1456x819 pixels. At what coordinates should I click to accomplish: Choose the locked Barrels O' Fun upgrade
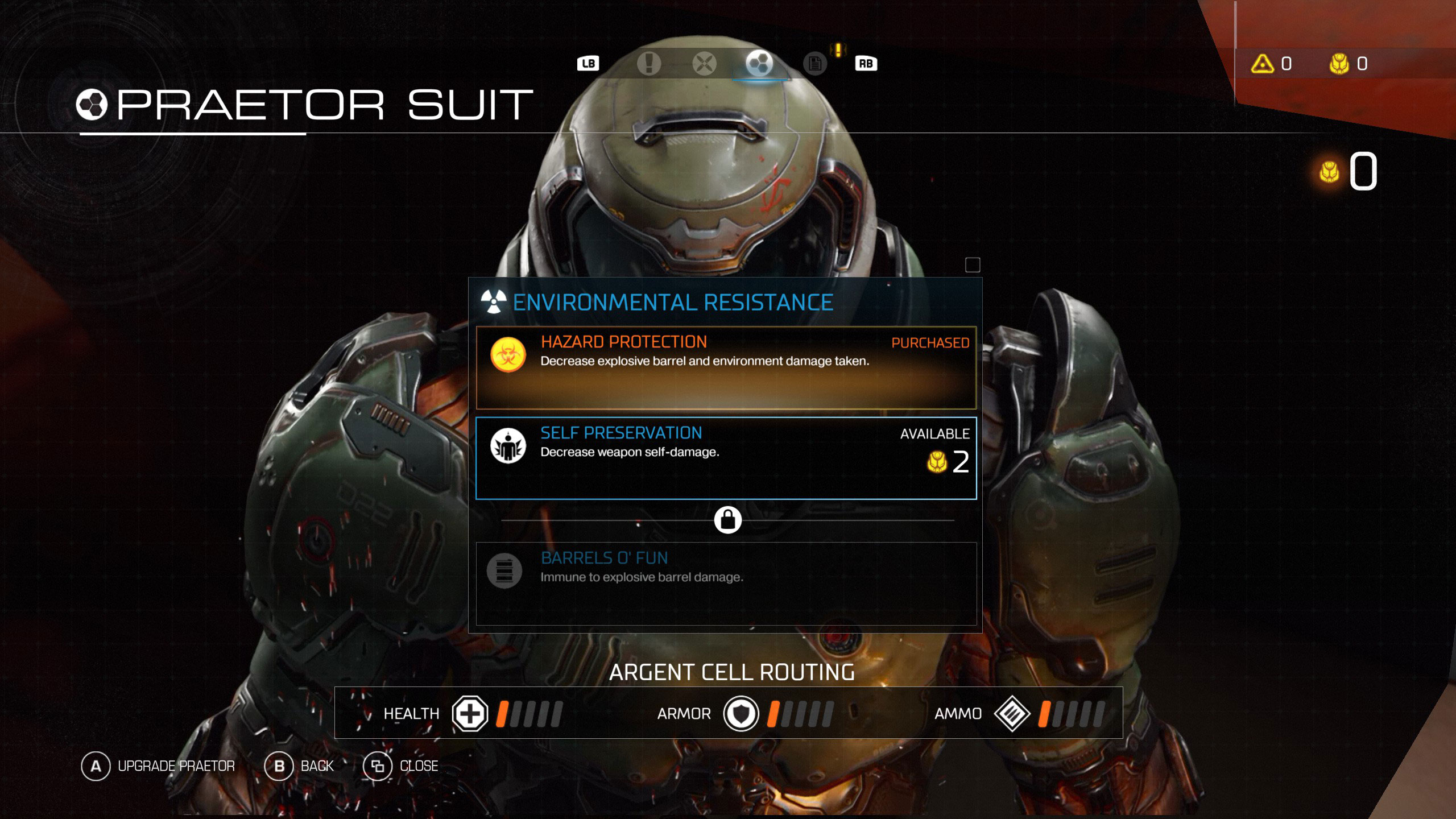click(x=726, y=584)
